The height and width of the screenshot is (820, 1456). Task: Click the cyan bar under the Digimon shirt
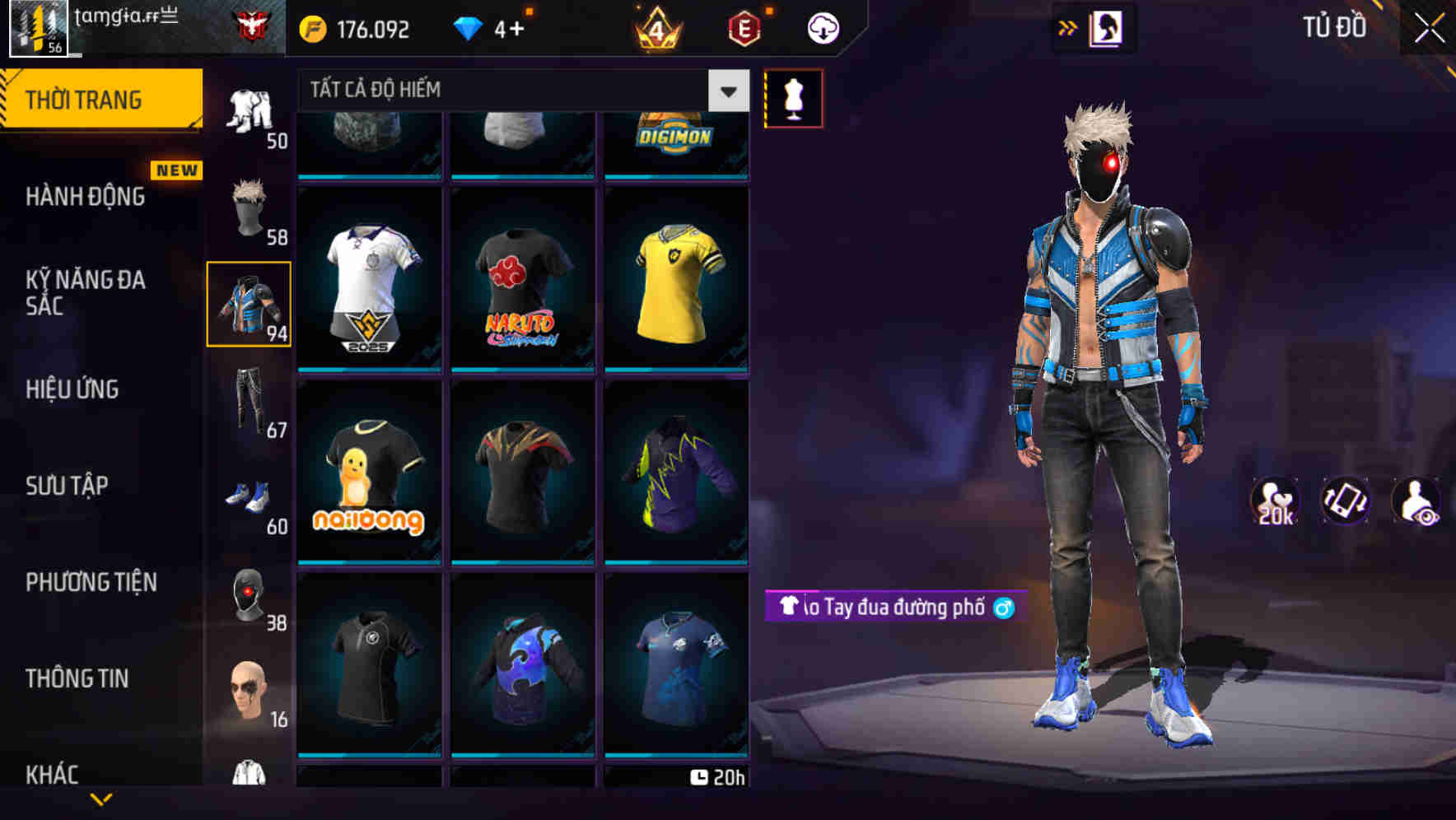(x=676, y=176)
